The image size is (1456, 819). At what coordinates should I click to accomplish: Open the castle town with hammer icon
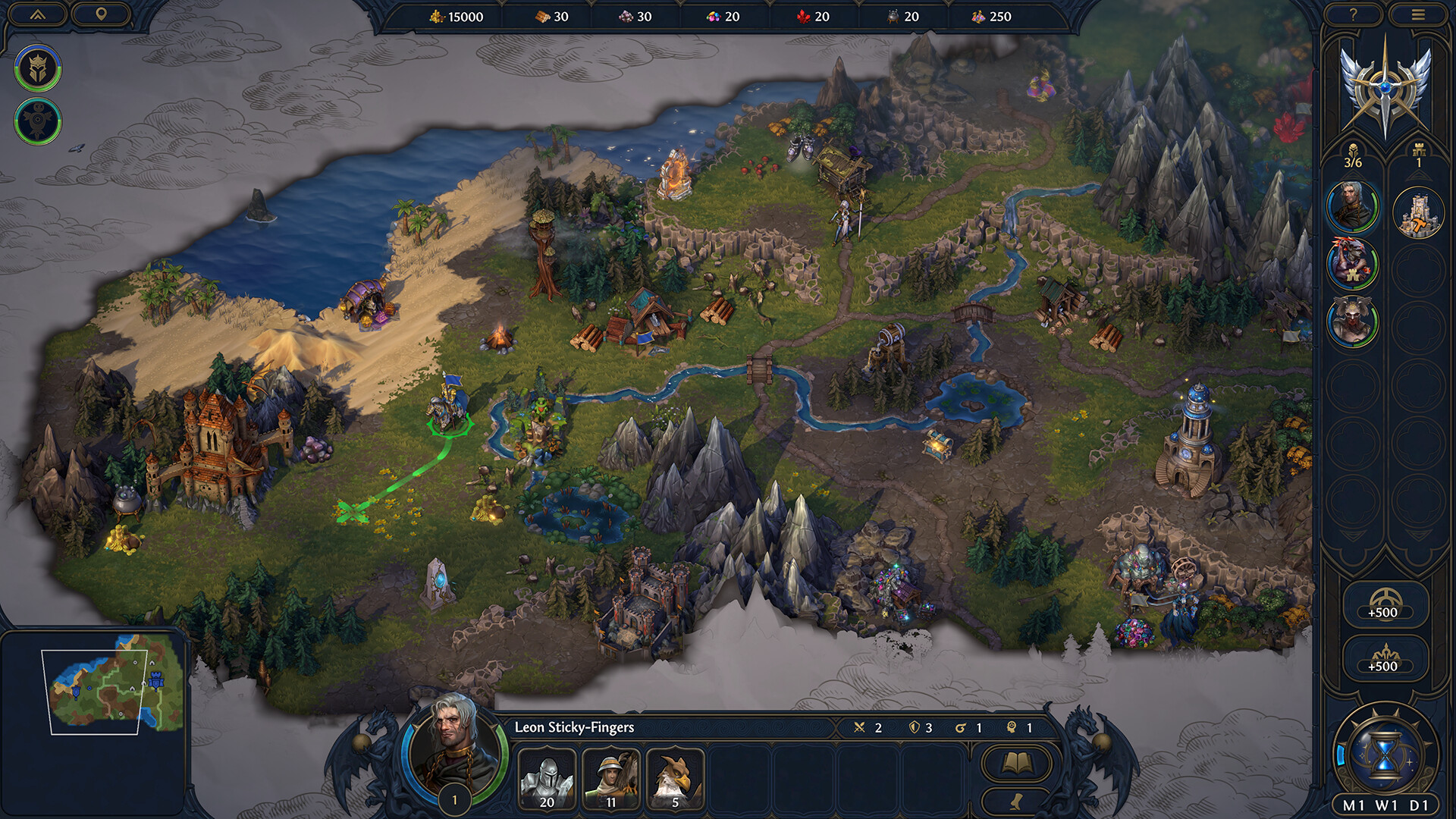(x=1418, y=213)
